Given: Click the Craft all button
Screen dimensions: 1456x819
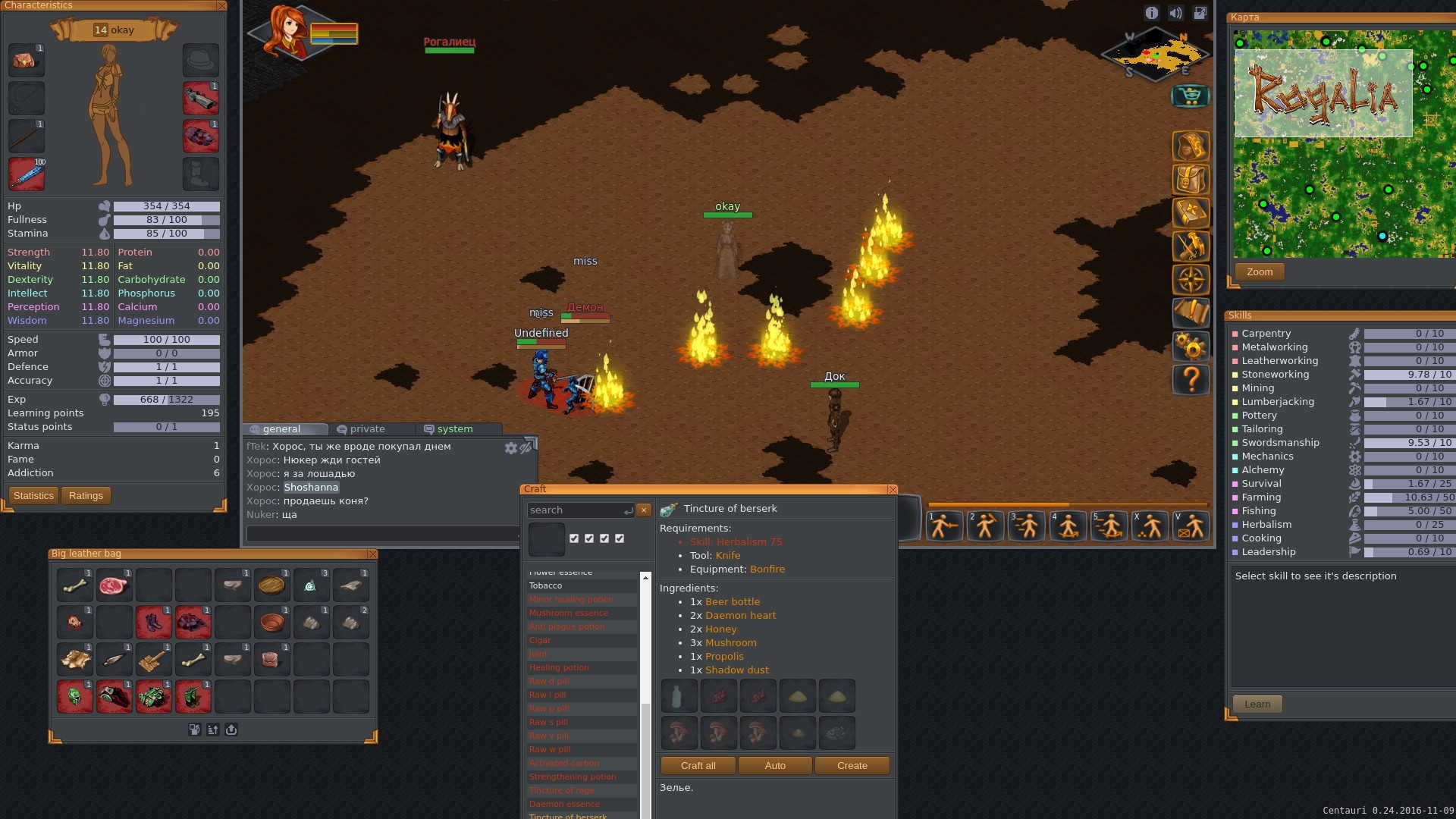Looking at the screenshot, I should tap(698, 766).
